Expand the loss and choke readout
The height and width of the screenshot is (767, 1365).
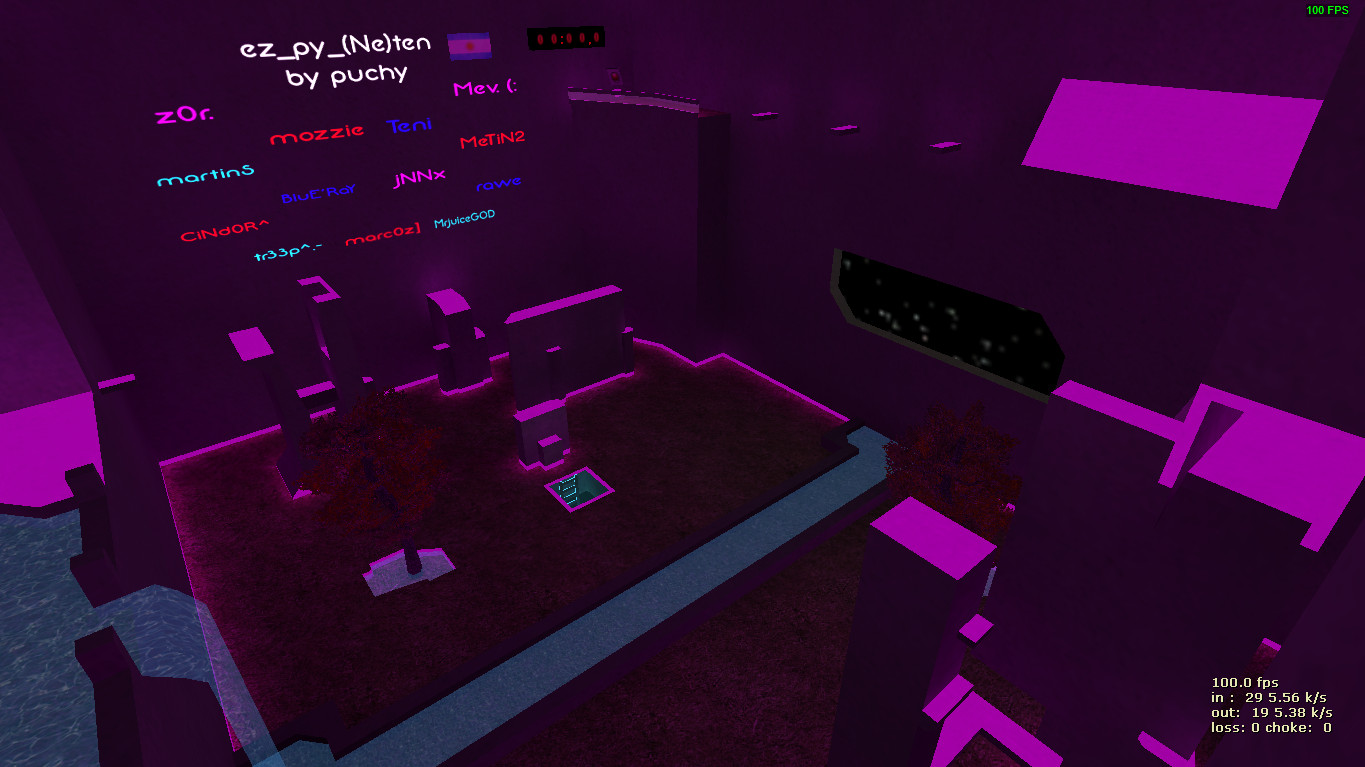1271,729
